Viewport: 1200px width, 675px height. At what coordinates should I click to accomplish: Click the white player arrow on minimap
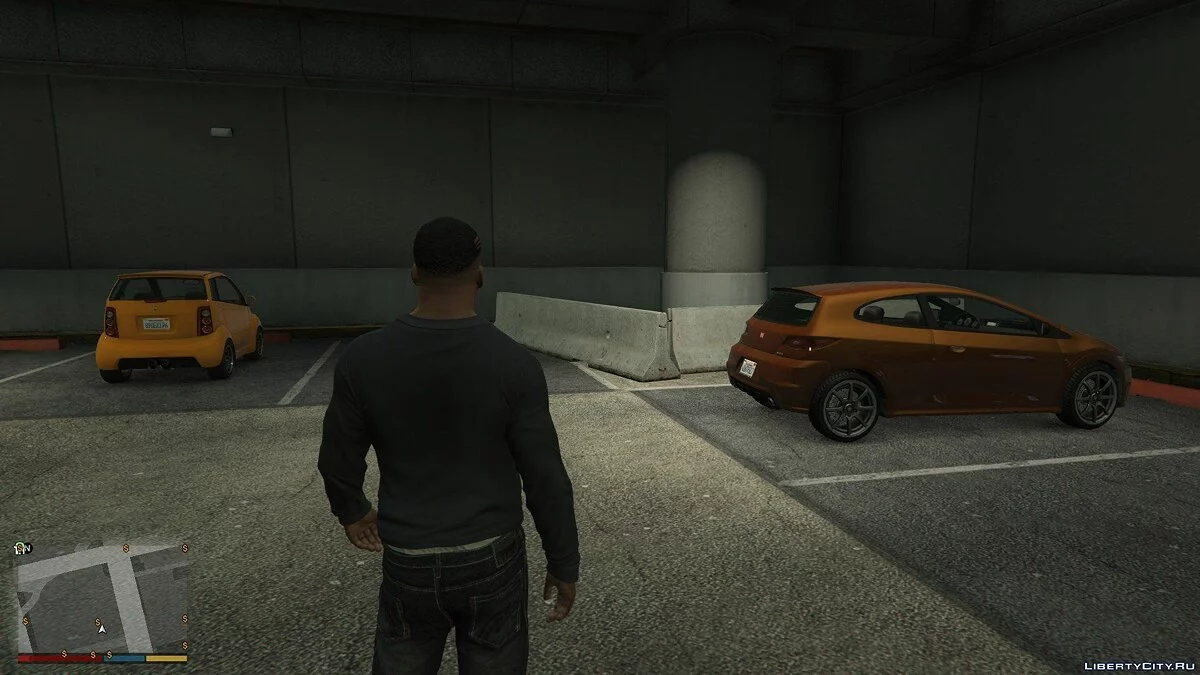click(101, 628)
